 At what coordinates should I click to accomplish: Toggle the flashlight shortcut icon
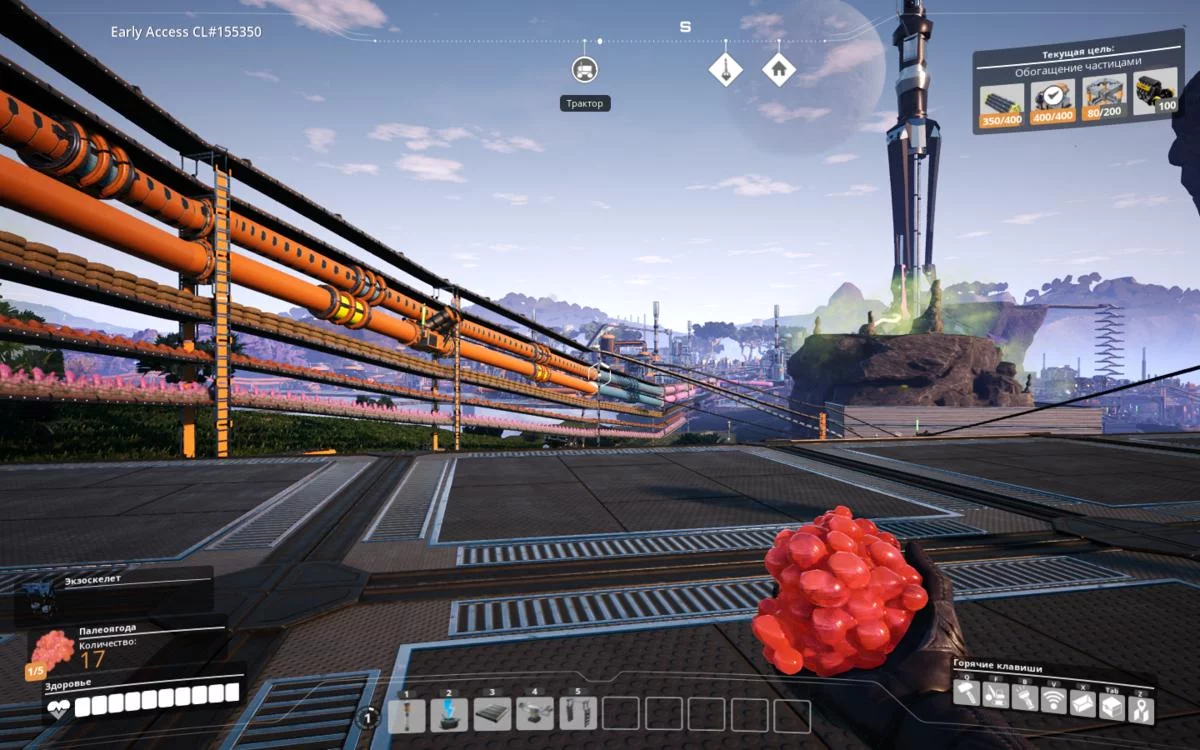click(1024, 698)
